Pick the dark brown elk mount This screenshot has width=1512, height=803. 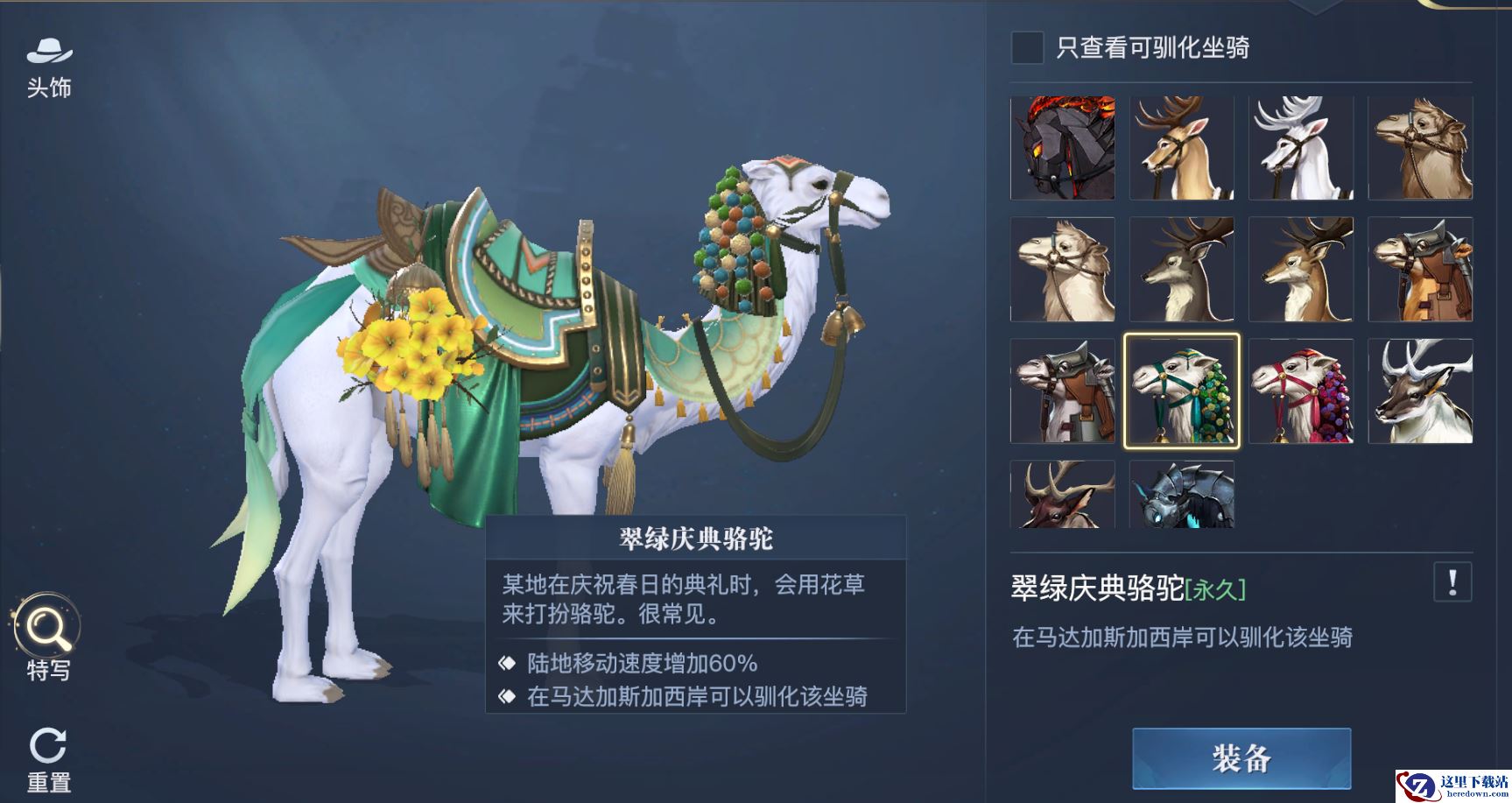pyautogui.click(x=1062, y=495)
